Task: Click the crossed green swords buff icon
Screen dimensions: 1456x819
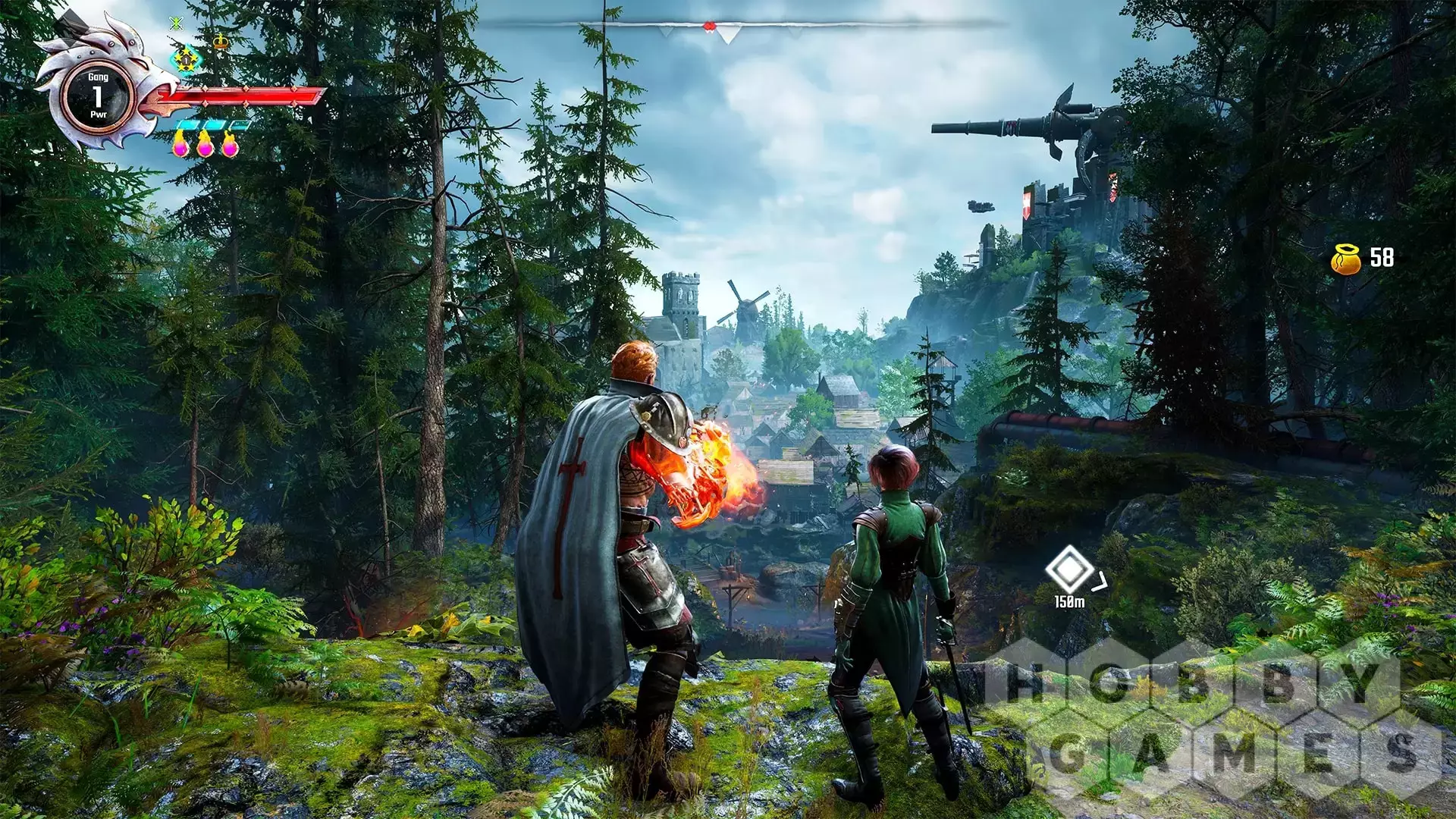Action: (x=177, y=24)
